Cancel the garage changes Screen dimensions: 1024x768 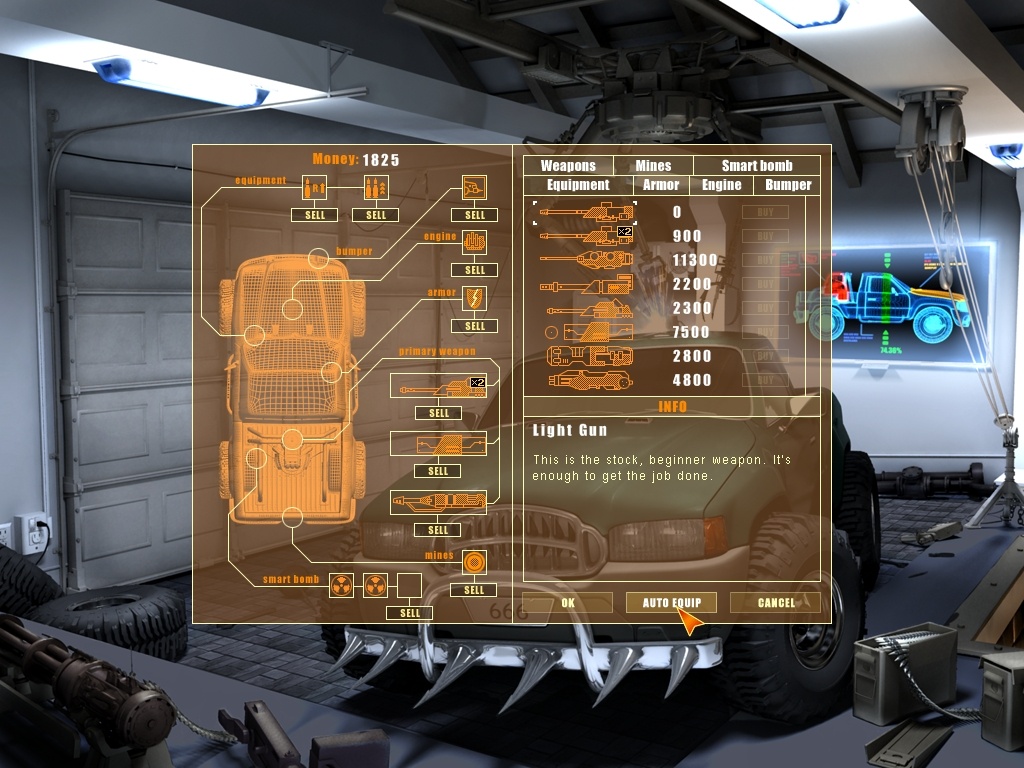click(x=775, y=603)
